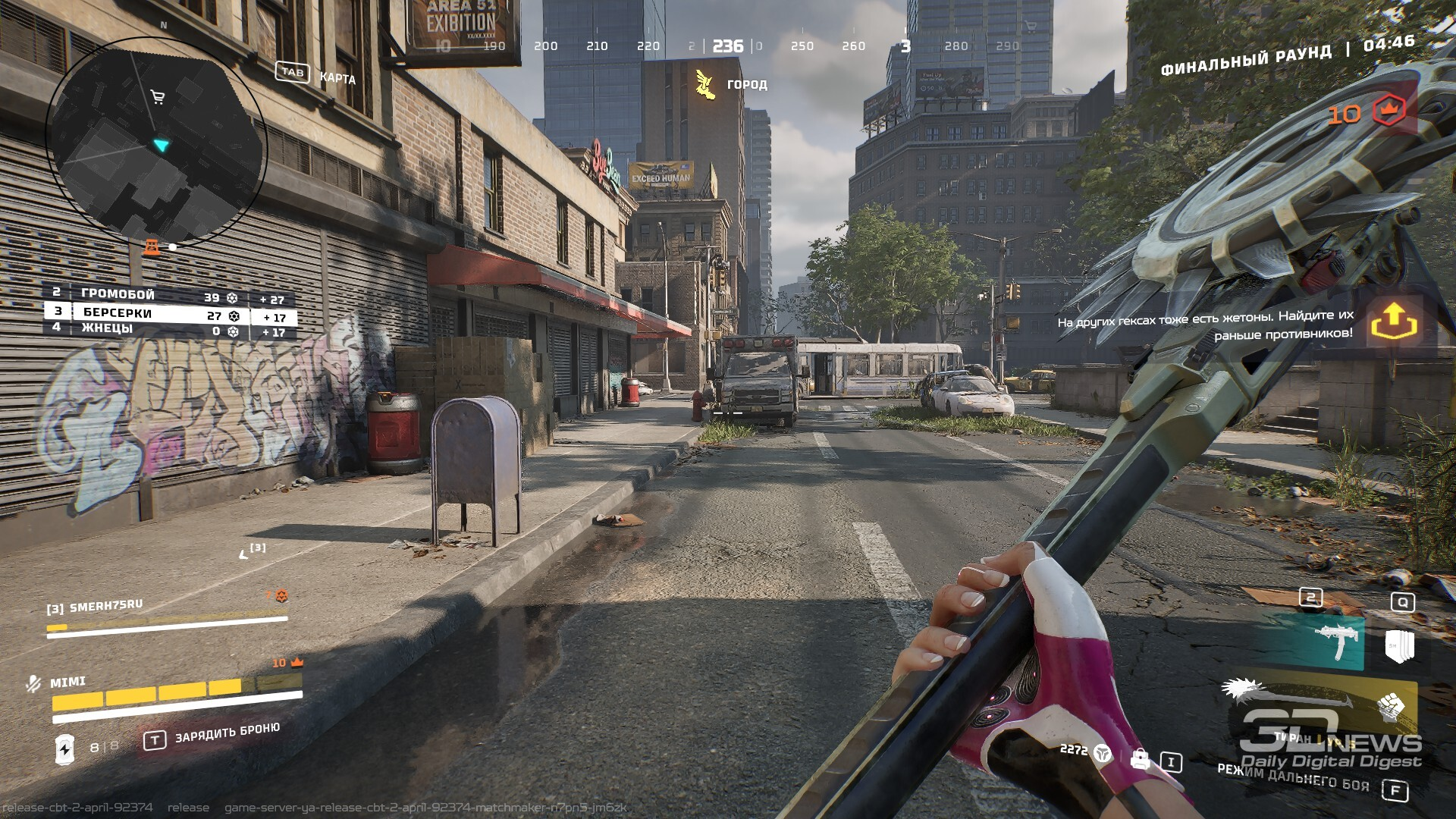Click the armor battery charge icon

[65, 748]
